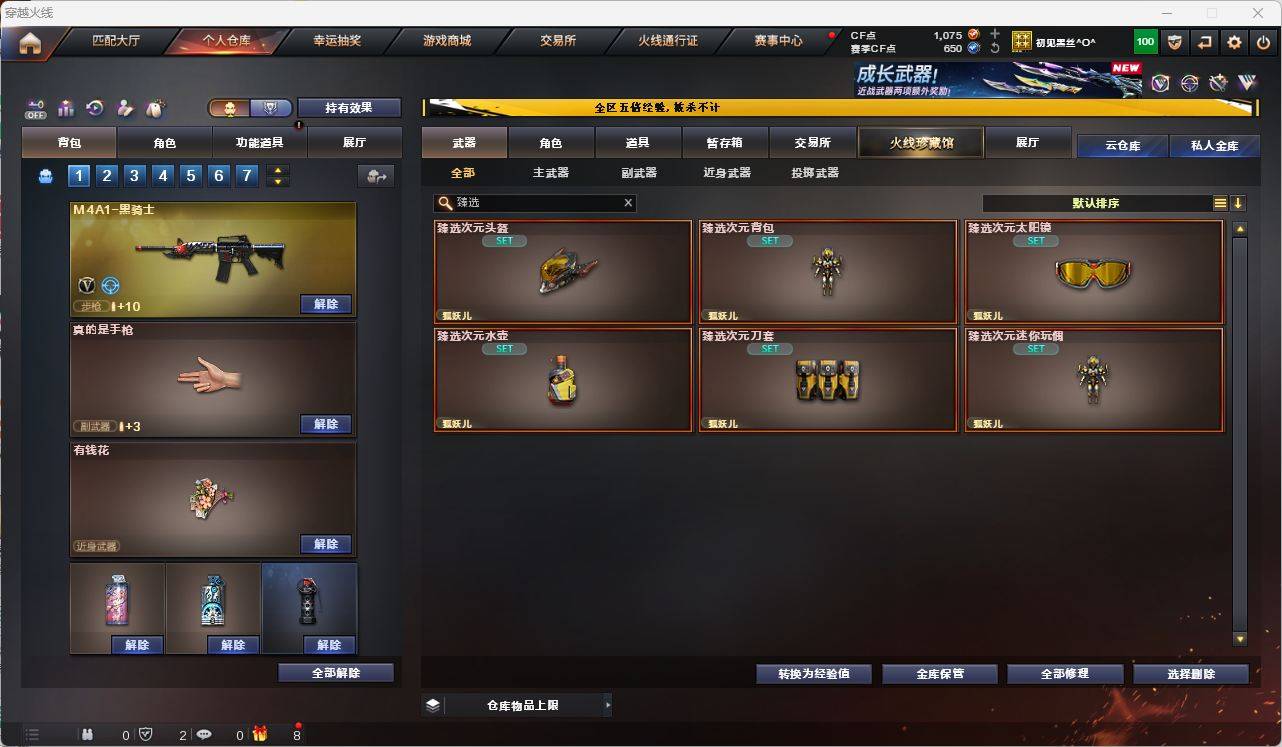Click the gift icon showing 8 notifications
Viewport: 1282px width, 747px height.
pos(260,733)
